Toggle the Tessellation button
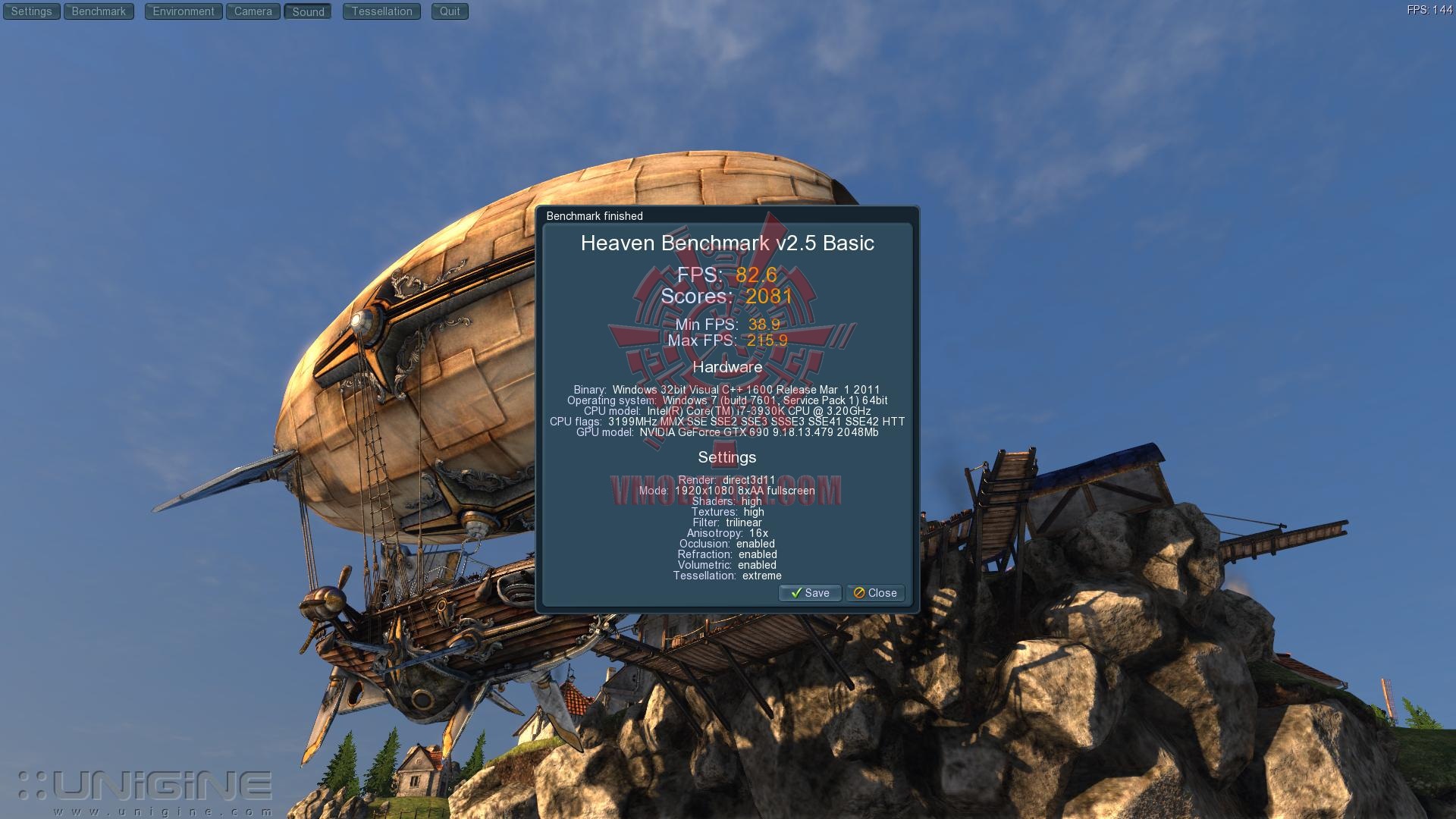The height and width of the screenshot is (819, 1456). 381,11
